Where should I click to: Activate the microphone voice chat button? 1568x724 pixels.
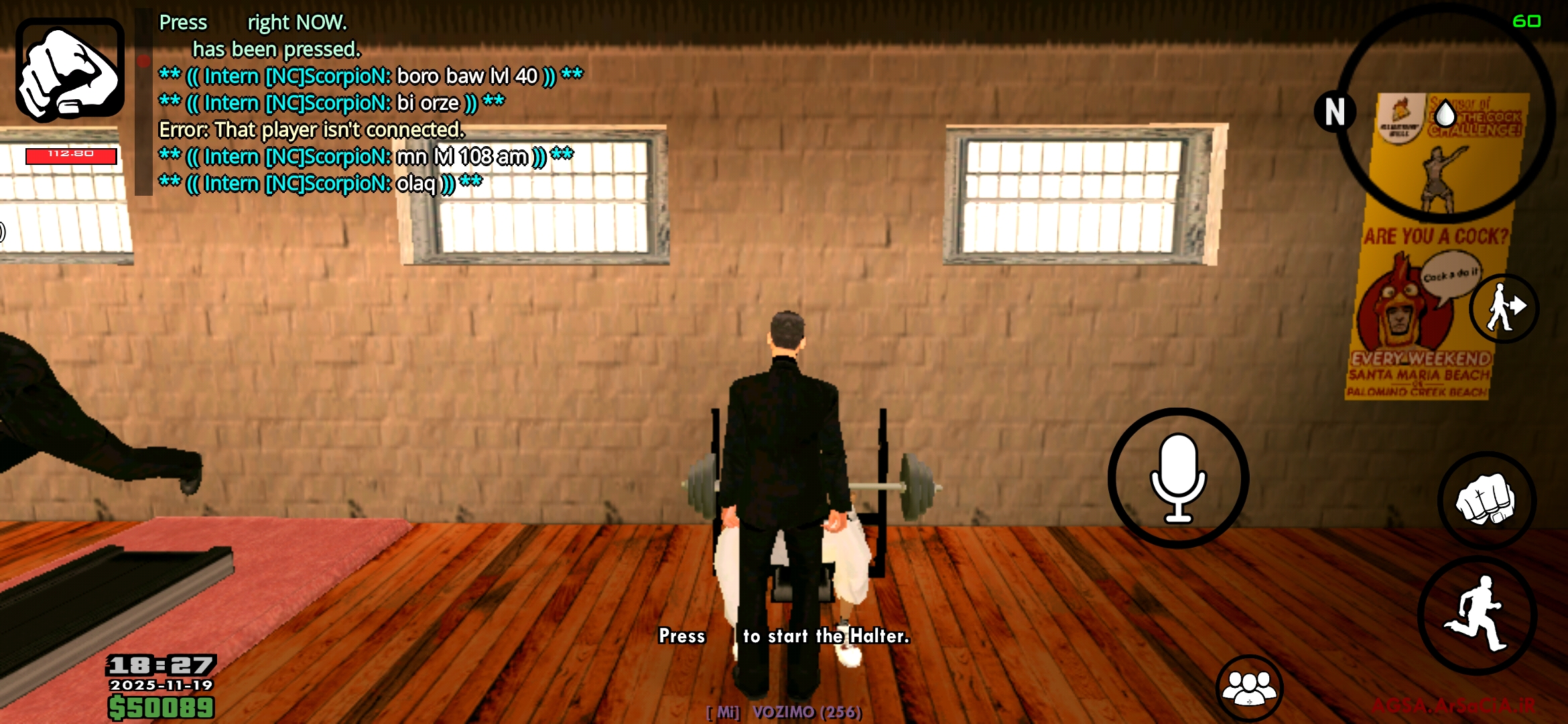coord(1178,478)
